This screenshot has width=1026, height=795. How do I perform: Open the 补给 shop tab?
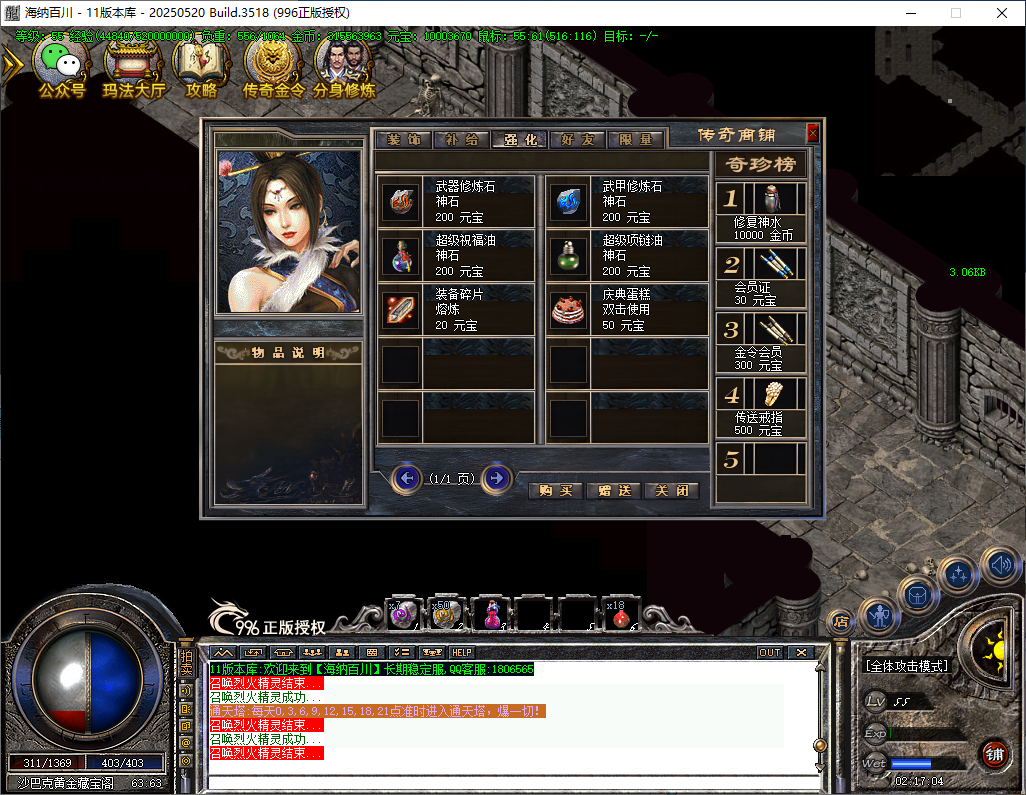tap(462, 140)
